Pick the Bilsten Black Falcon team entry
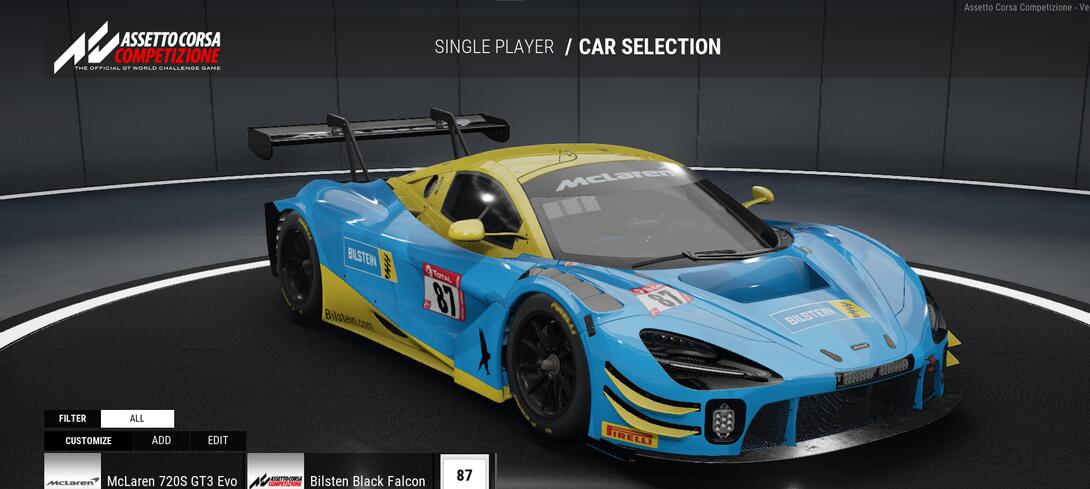This screenshot has height=489, width=1090. (x=340, y=474)
